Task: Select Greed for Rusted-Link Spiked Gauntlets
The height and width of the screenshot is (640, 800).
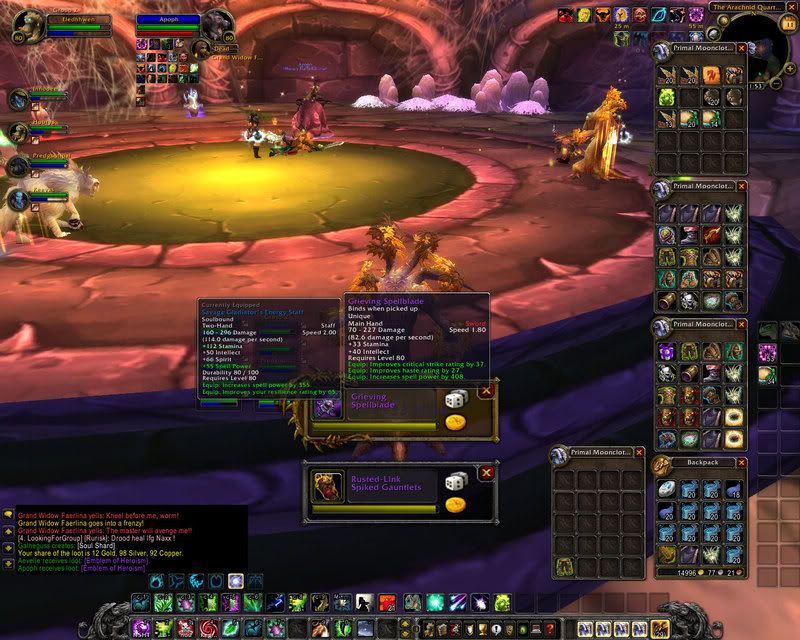Action: (x=456, y=505)
